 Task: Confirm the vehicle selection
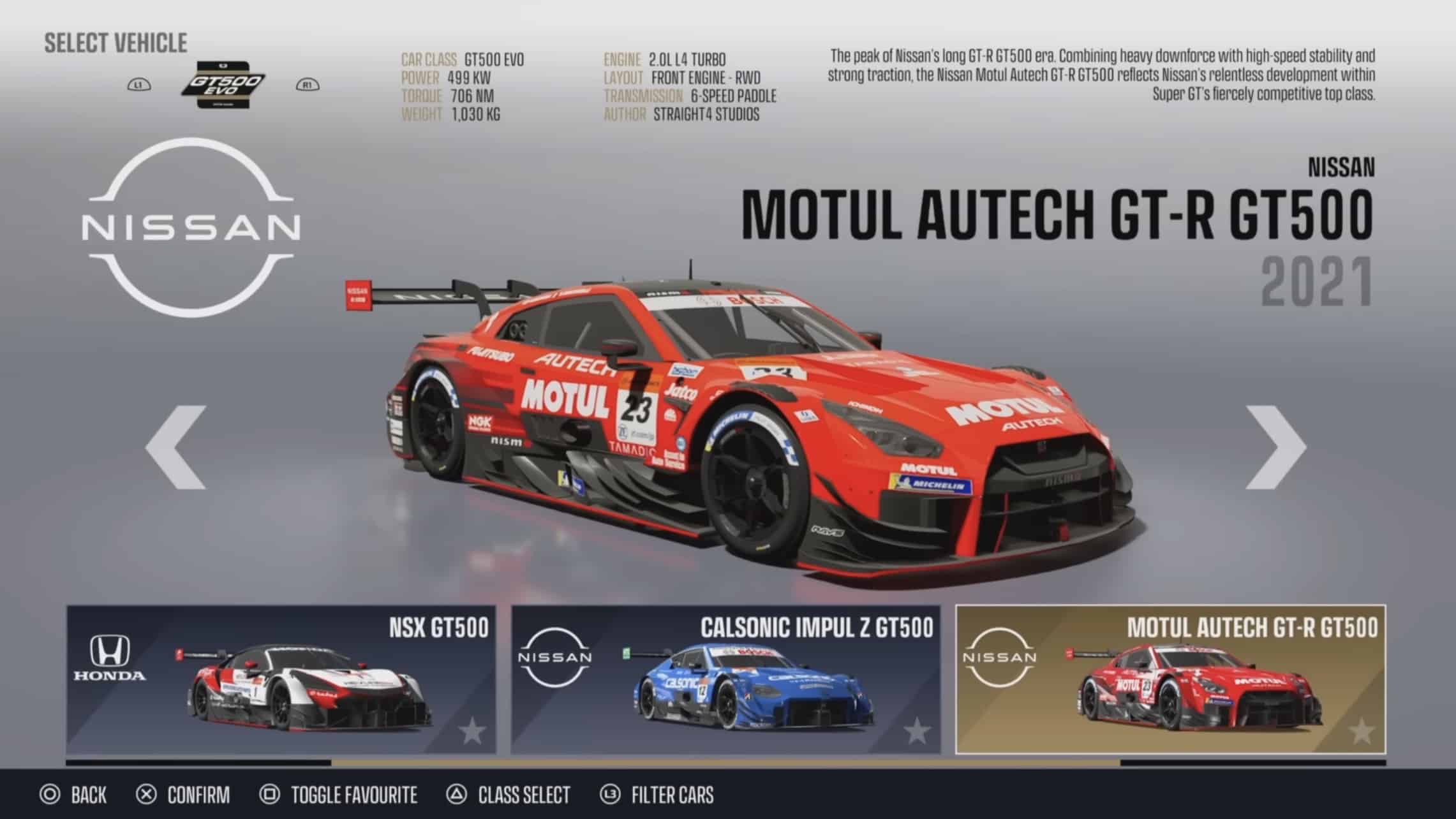pos(183,795)
